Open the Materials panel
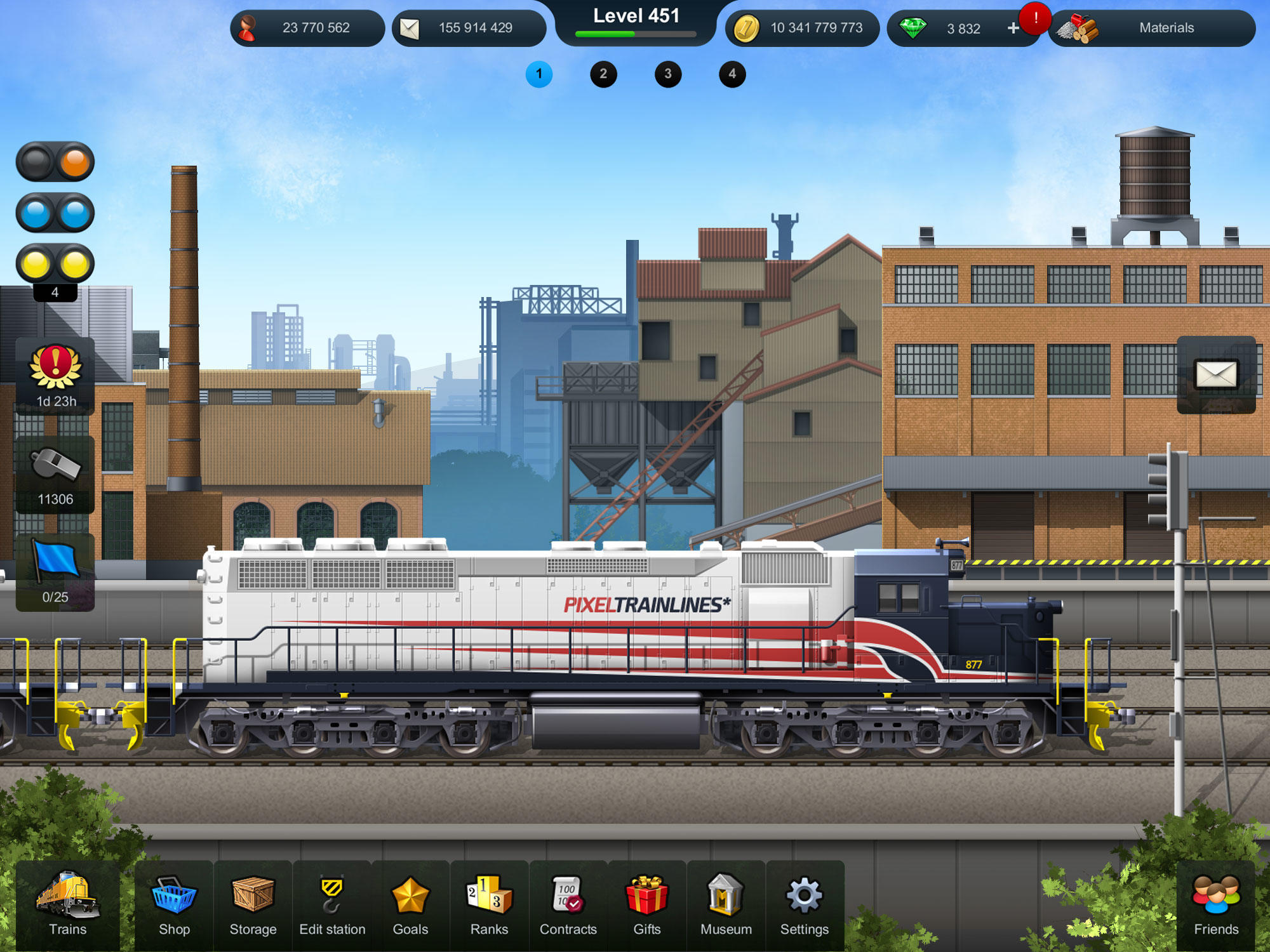1270x952 pixels. point(1156,28)
